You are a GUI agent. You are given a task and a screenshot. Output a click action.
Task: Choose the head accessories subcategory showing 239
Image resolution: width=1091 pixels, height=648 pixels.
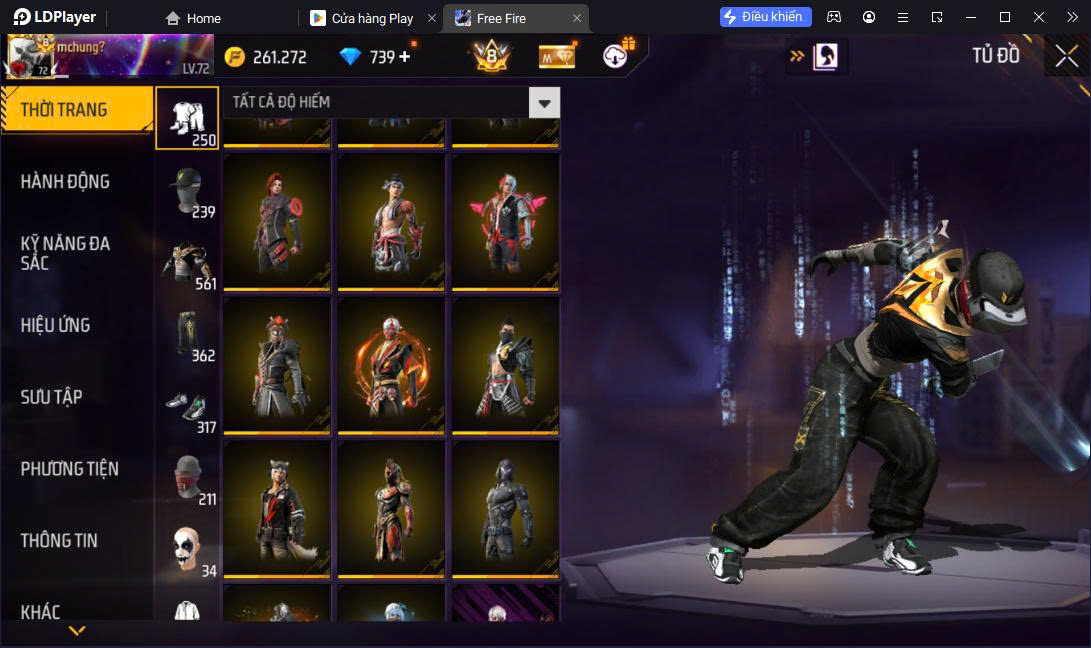[x=187, y=191]
